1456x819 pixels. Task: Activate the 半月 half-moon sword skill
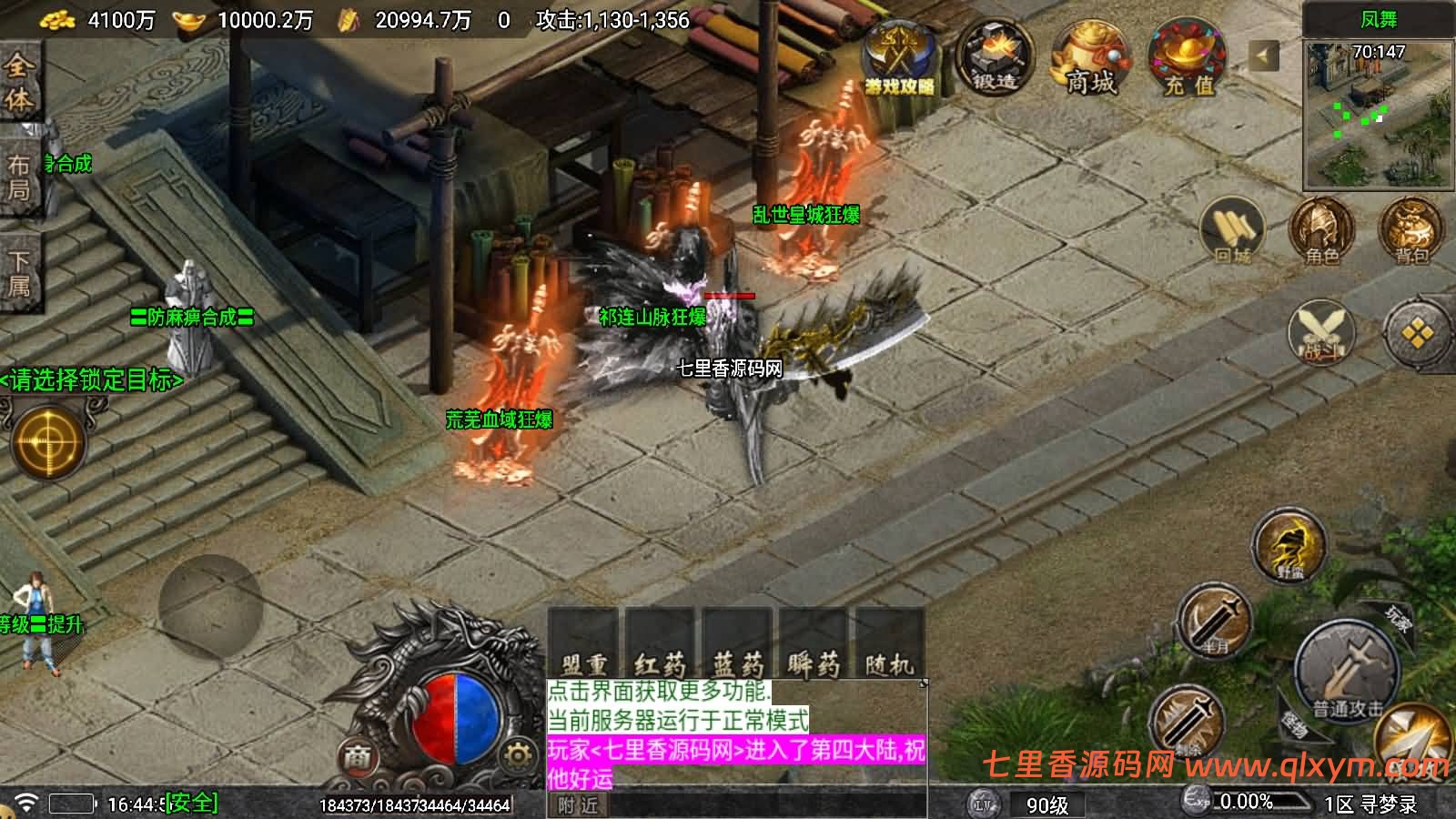tap(1216, 621)
